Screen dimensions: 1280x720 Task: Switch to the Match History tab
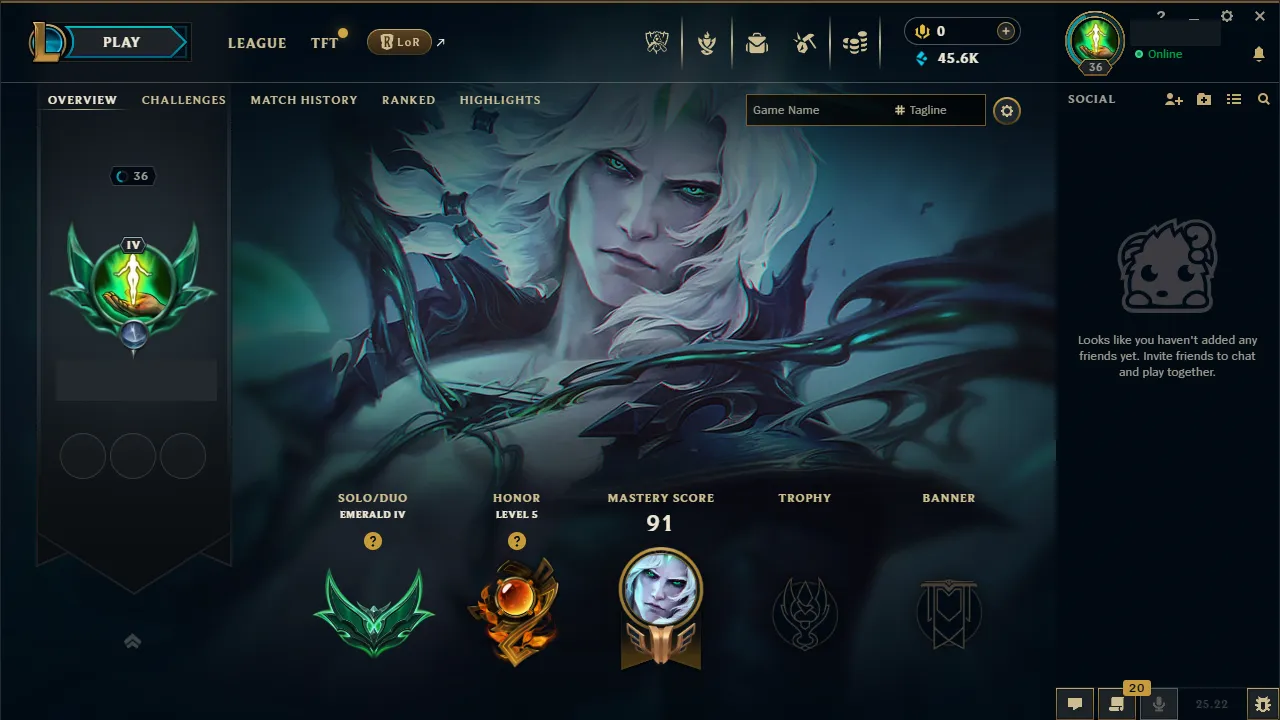pos(304,100)
